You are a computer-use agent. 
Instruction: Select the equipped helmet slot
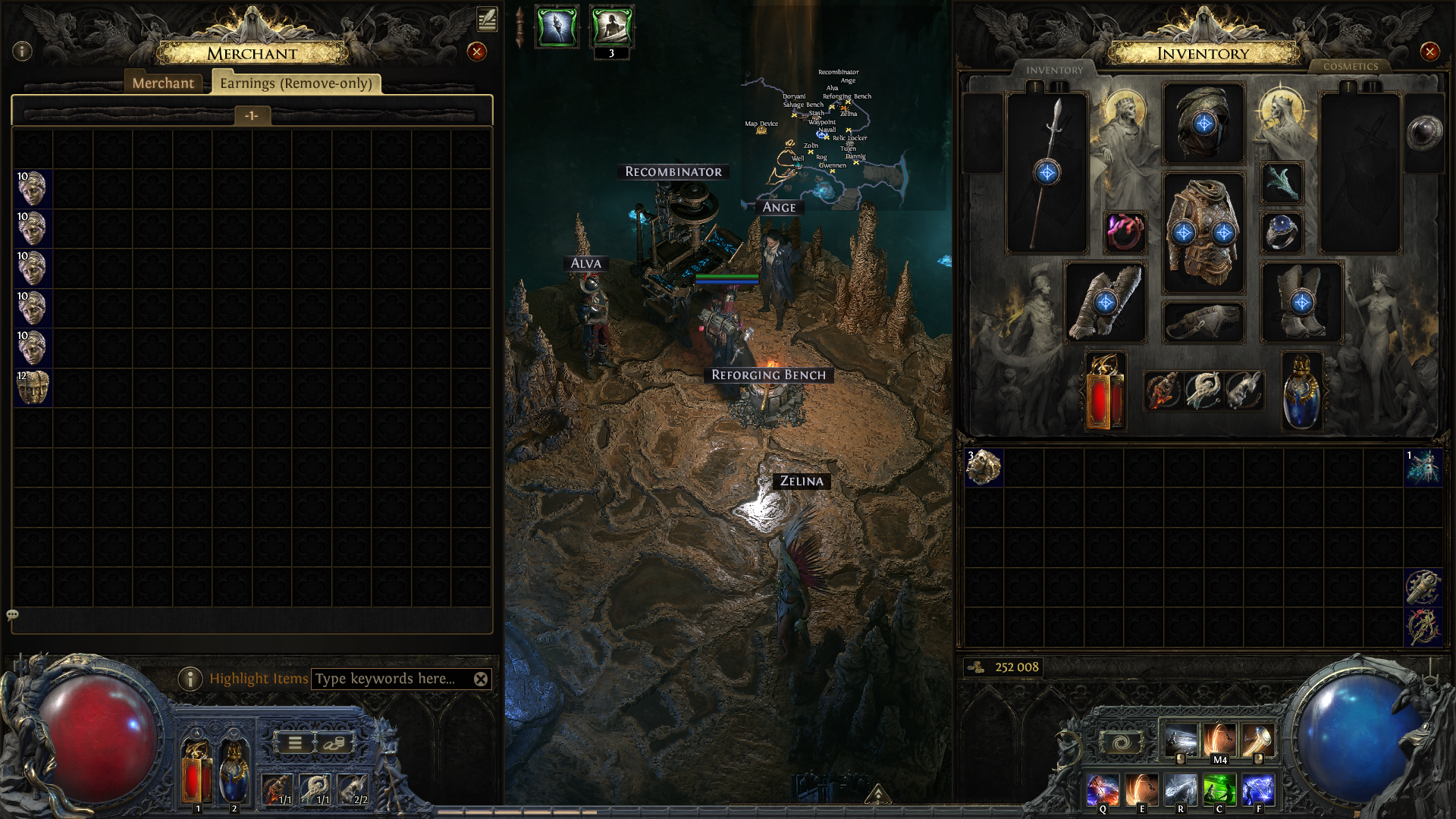pyautogui.click(x=1203, y=124)
